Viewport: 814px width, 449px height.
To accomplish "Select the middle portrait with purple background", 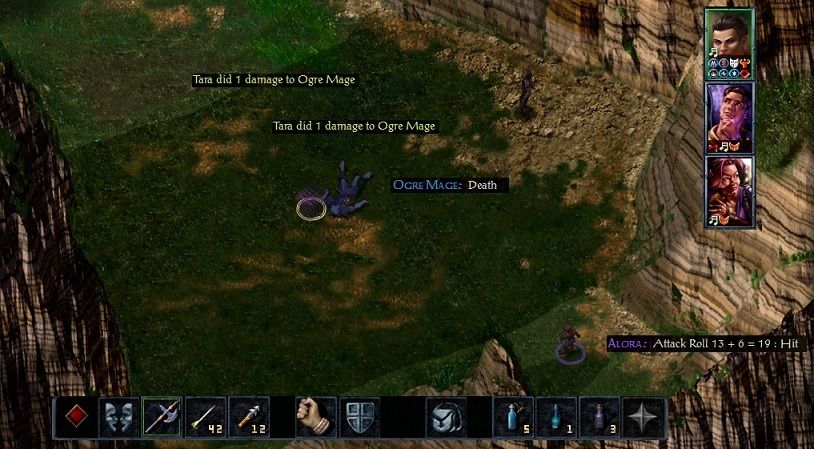I will click(729, 117).
